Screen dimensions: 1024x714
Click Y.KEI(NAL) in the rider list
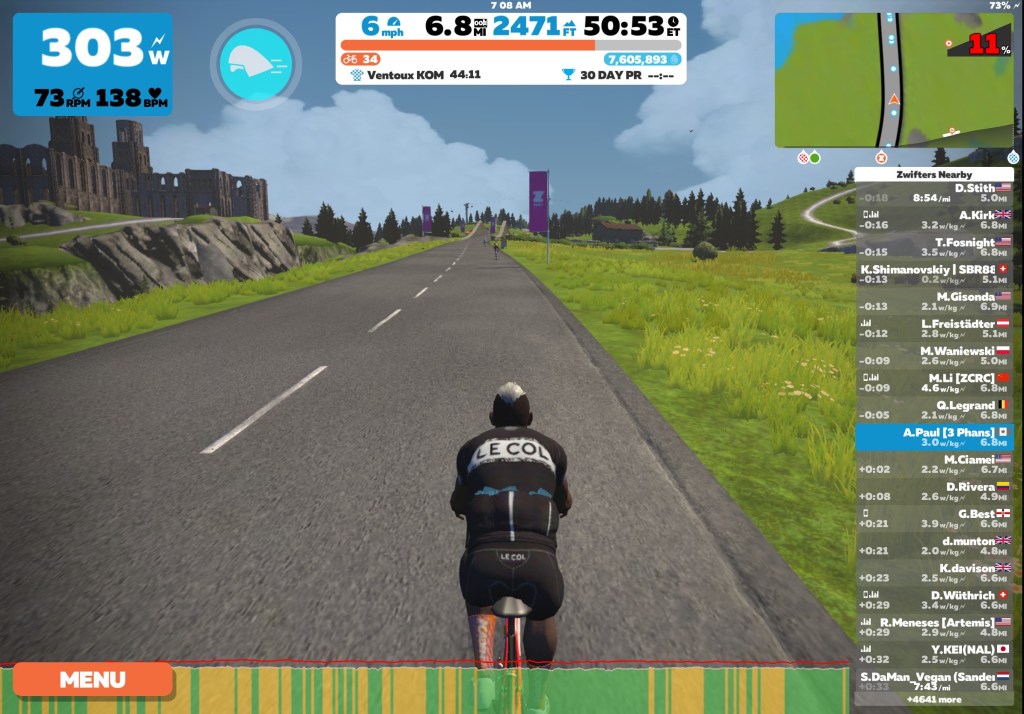(934, 654)
